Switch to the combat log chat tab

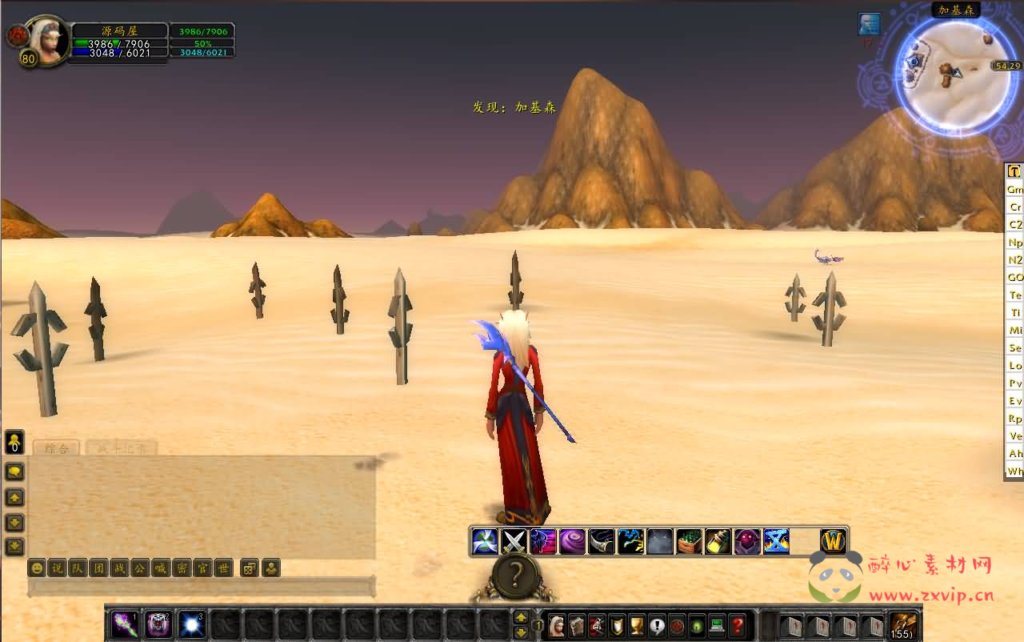(x=120, y=449)
